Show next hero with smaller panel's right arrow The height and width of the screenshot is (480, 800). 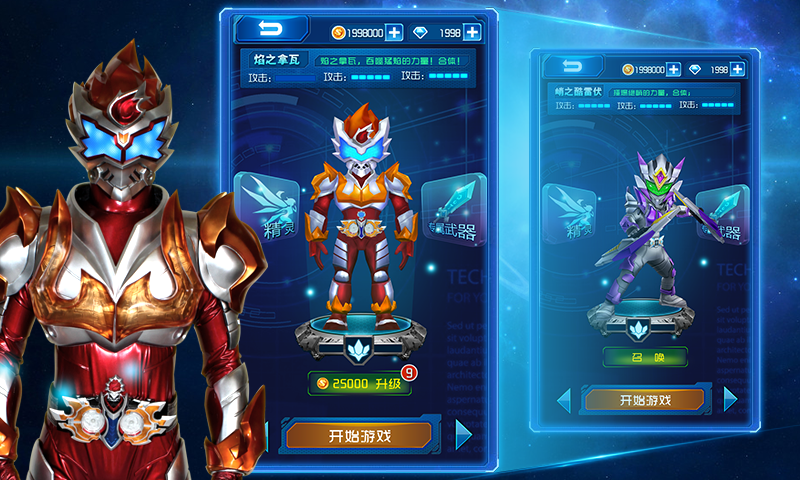pos(729,399)
